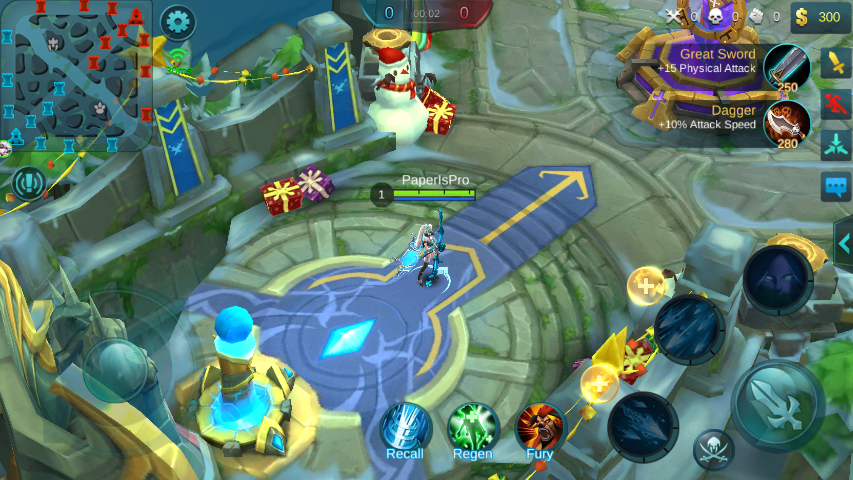Send the yellow sword attack signal
This screenshot has width=853, height=480.
coord(836,64)
